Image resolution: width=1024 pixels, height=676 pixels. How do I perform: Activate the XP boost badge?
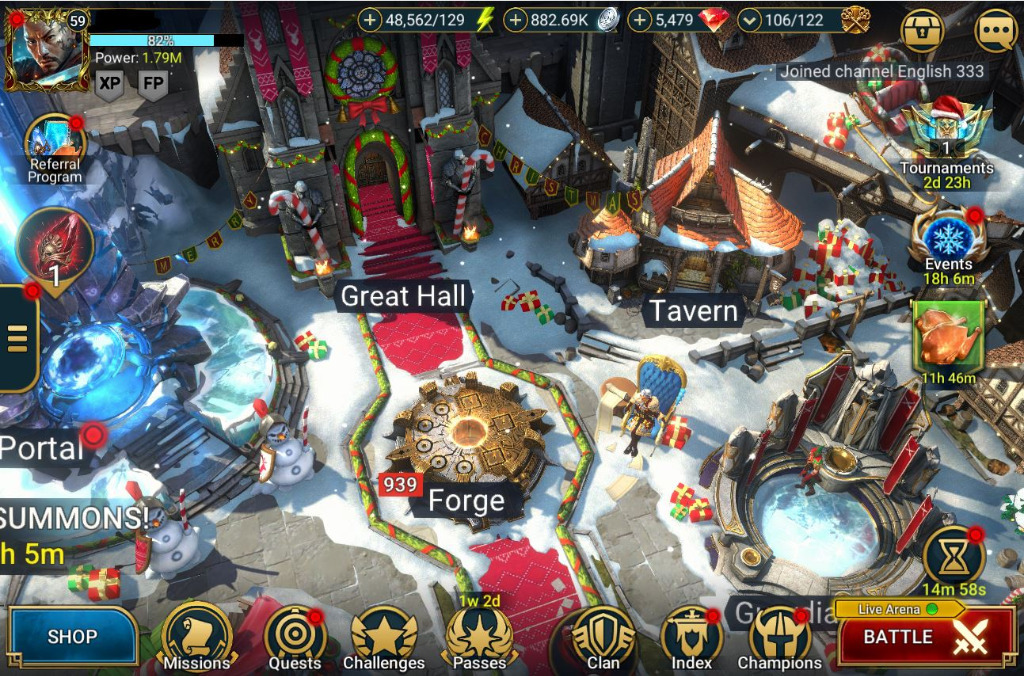pyautogui.click(x=110, y=84)
